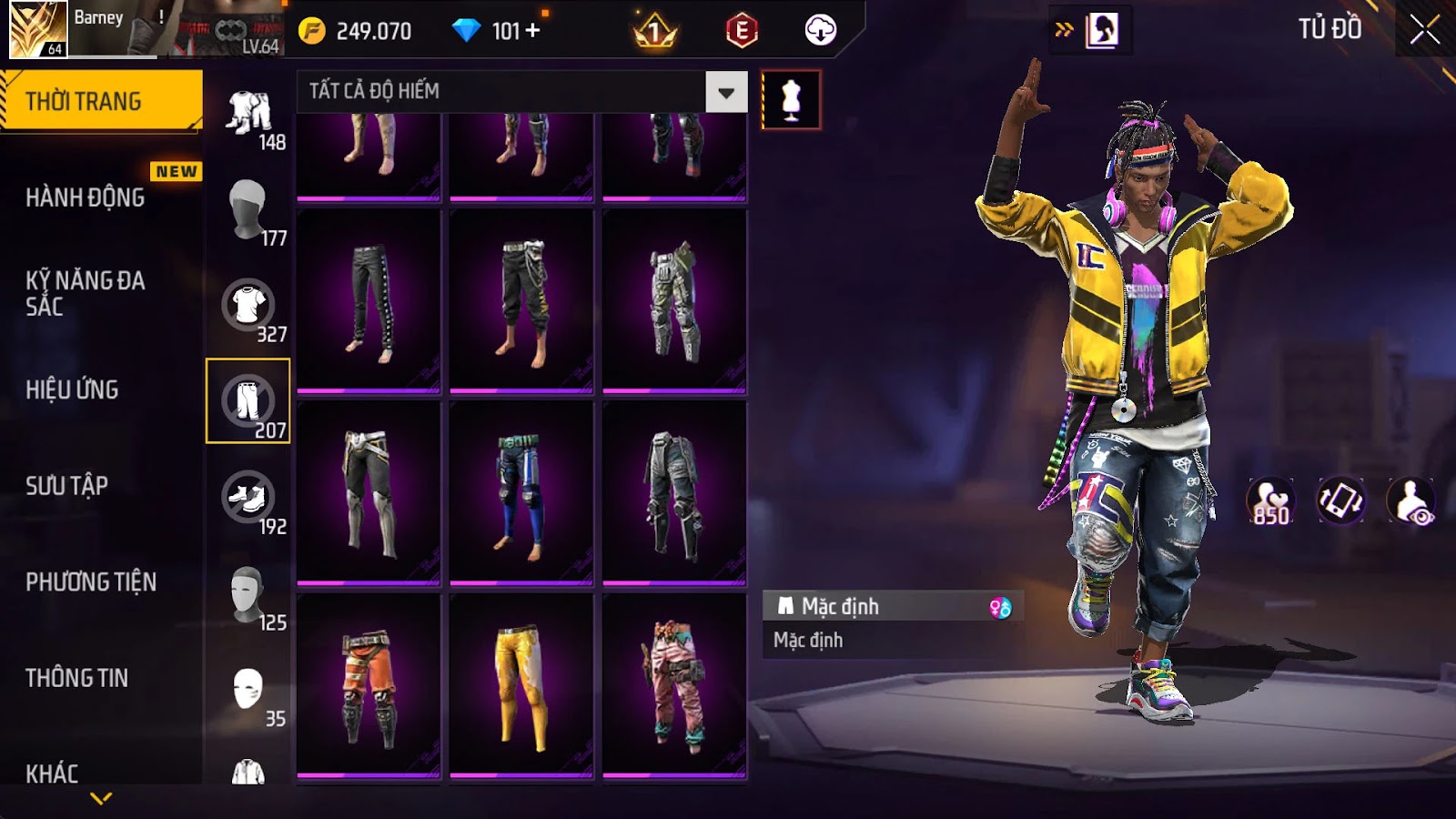
Task: Select the orange pants with knee pads
Action: click(x=369, y=686)
